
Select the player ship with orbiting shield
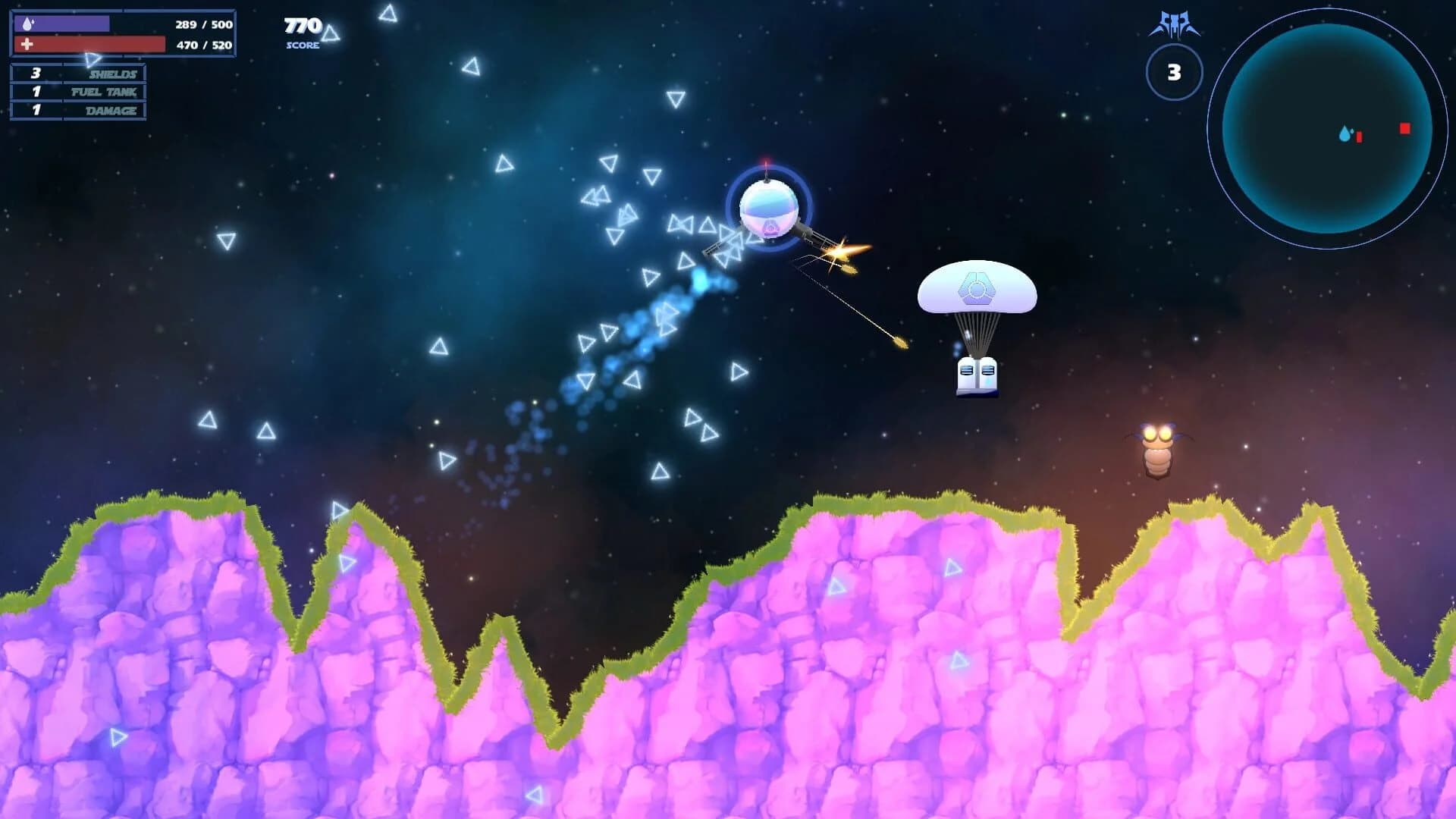pos(769,211)
